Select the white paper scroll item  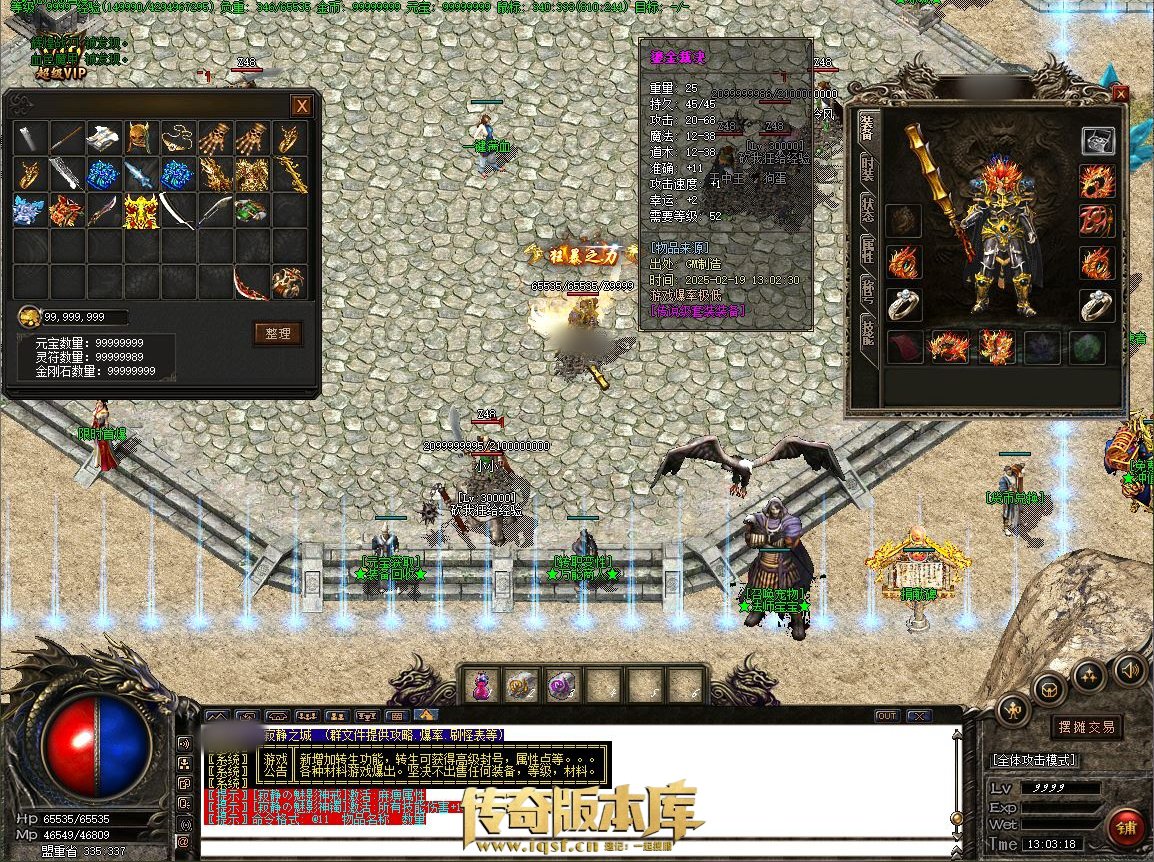[x=104, y=138]
